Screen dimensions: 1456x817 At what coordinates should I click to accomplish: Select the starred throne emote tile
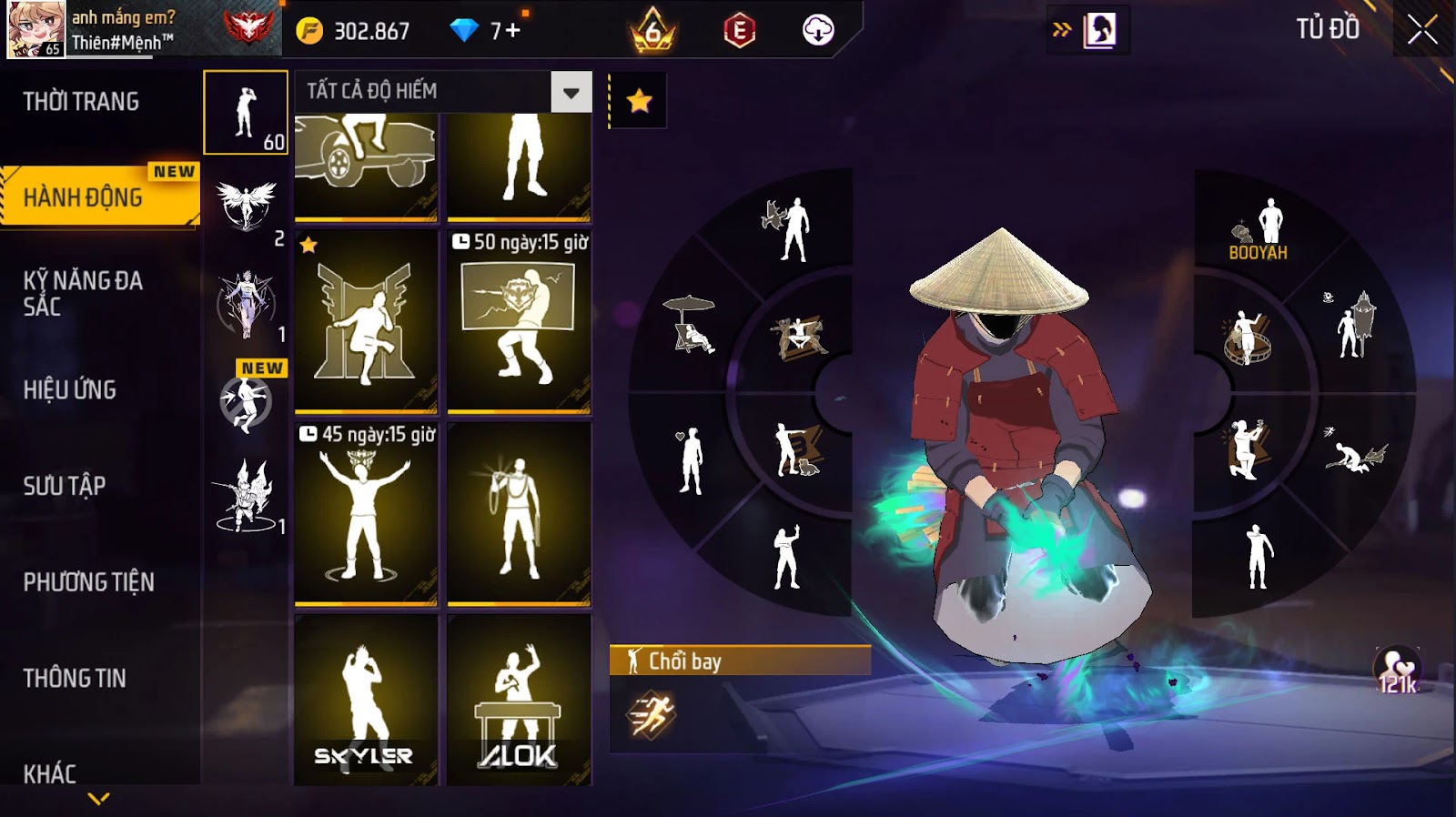point(366,321)
